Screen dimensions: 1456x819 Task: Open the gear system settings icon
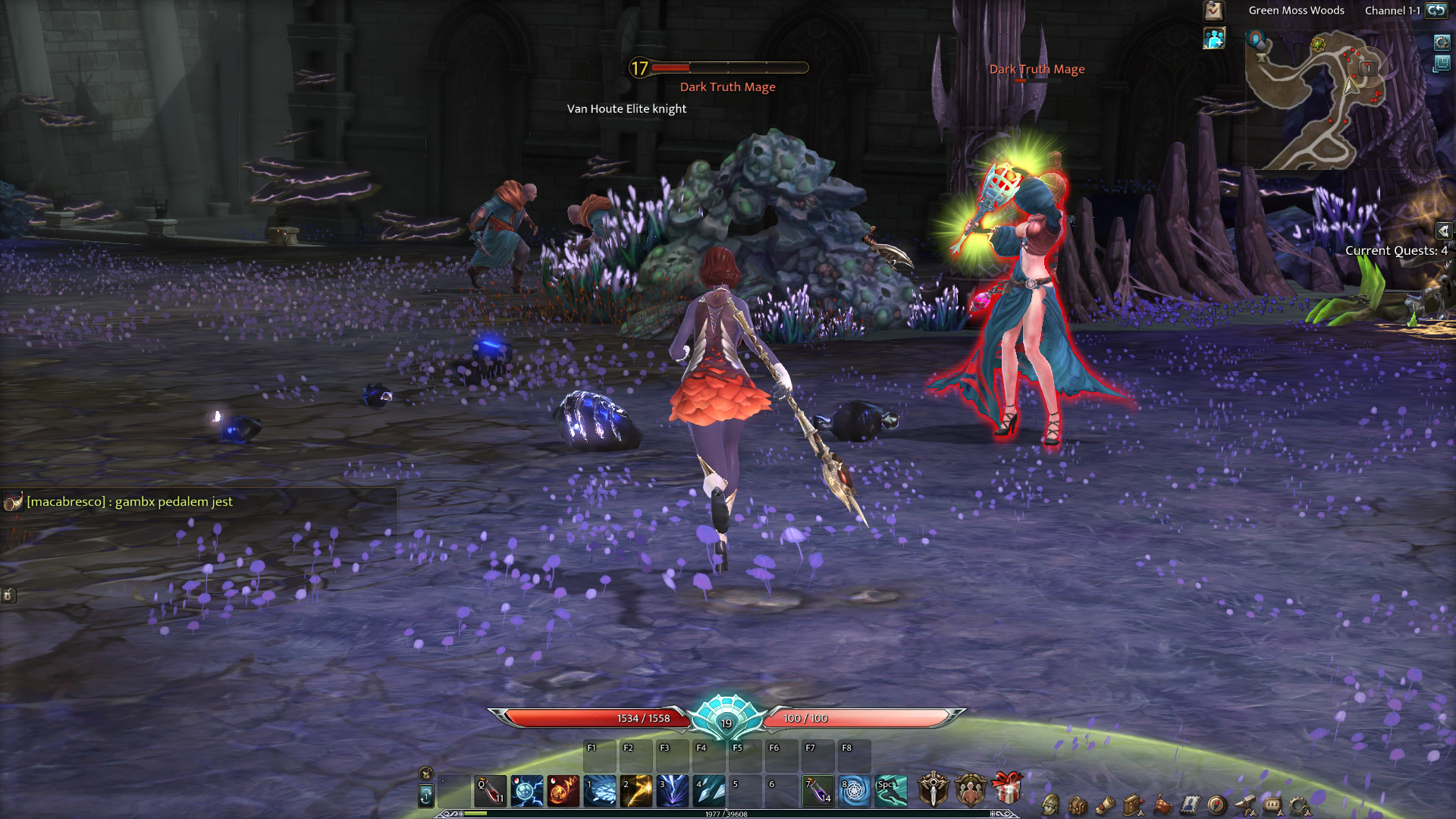coord(1299,805)
